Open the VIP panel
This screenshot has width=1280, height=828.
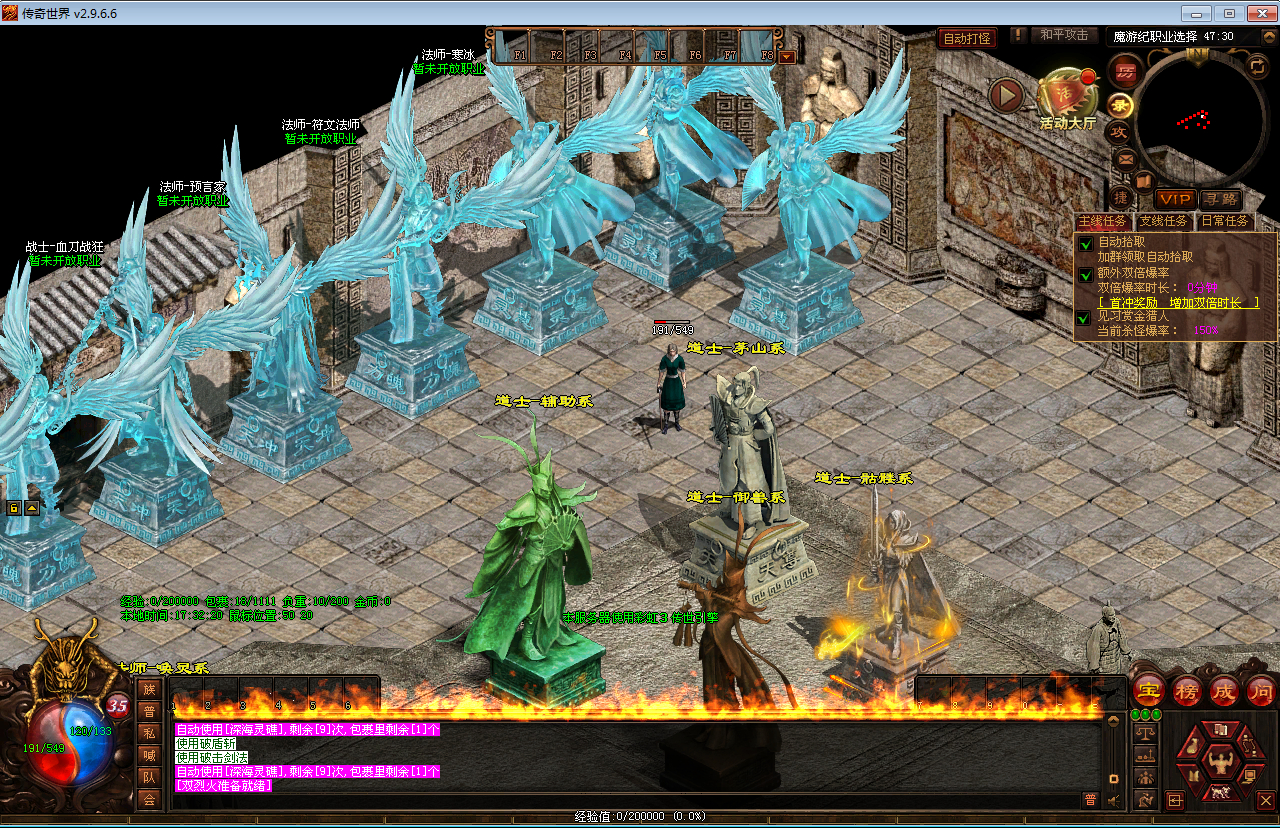click(1174, 200)
